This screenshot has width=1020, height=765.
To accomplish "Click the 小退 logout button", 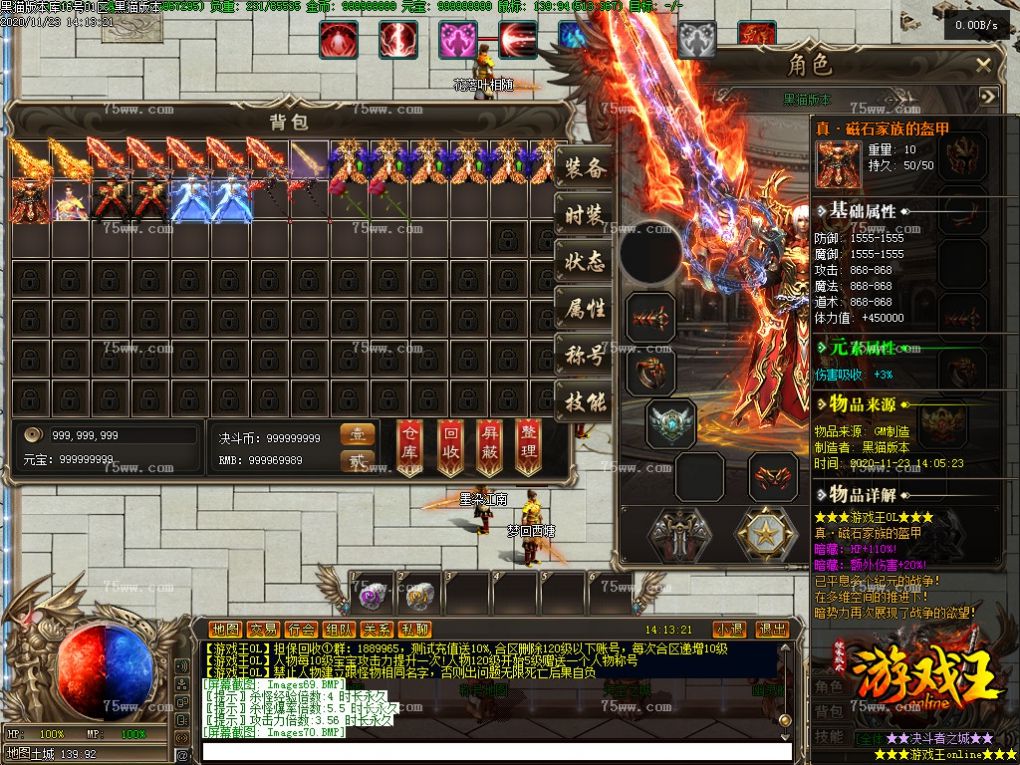I will click(729, 629).
